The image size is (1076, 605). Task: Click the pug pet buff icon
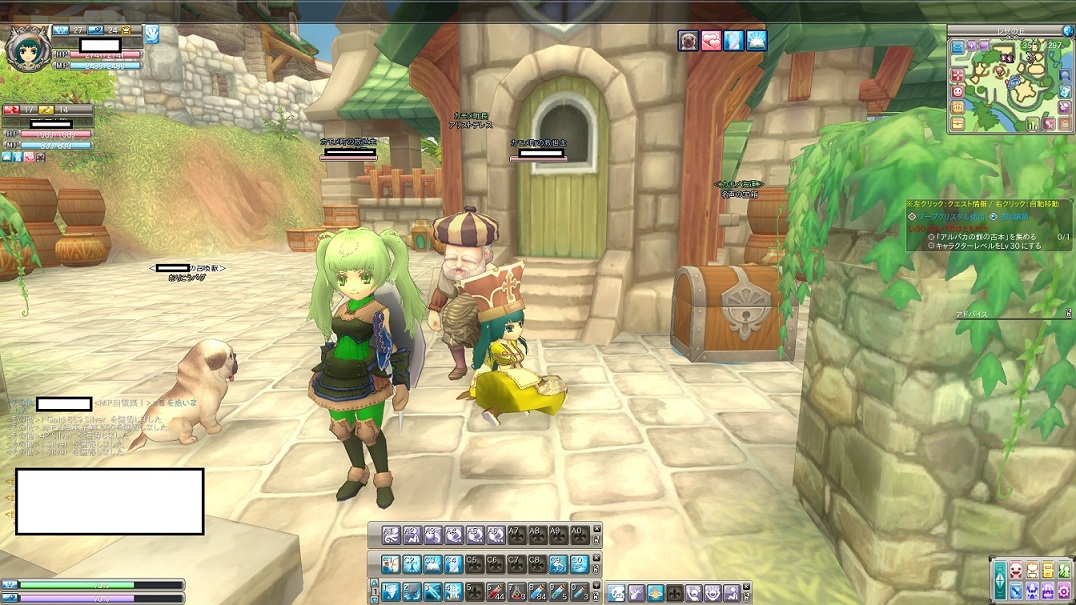coord(688,40)
